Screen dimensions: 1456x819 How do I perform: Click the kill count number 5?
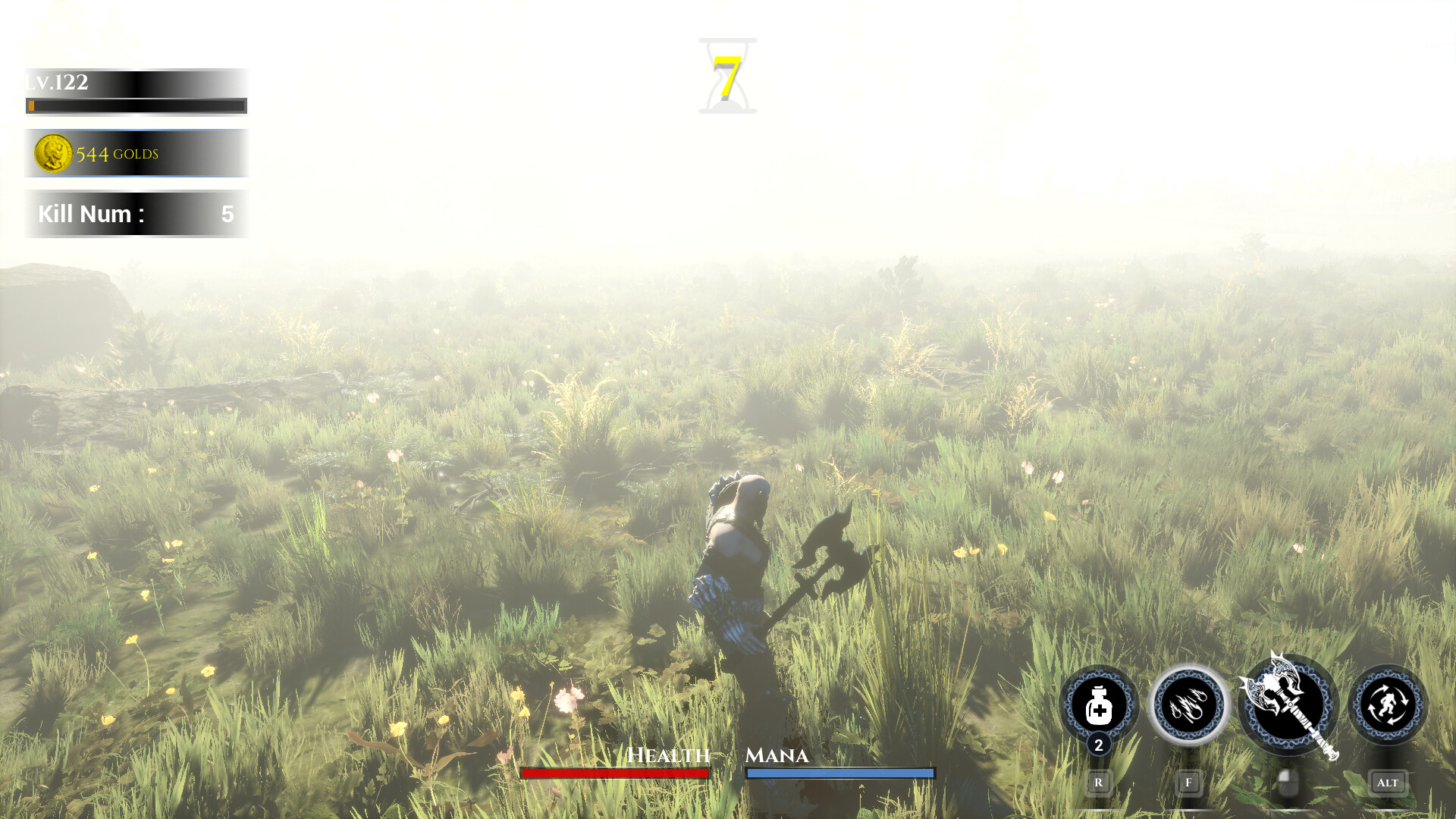pyautogui.click(x=227, y=214)
